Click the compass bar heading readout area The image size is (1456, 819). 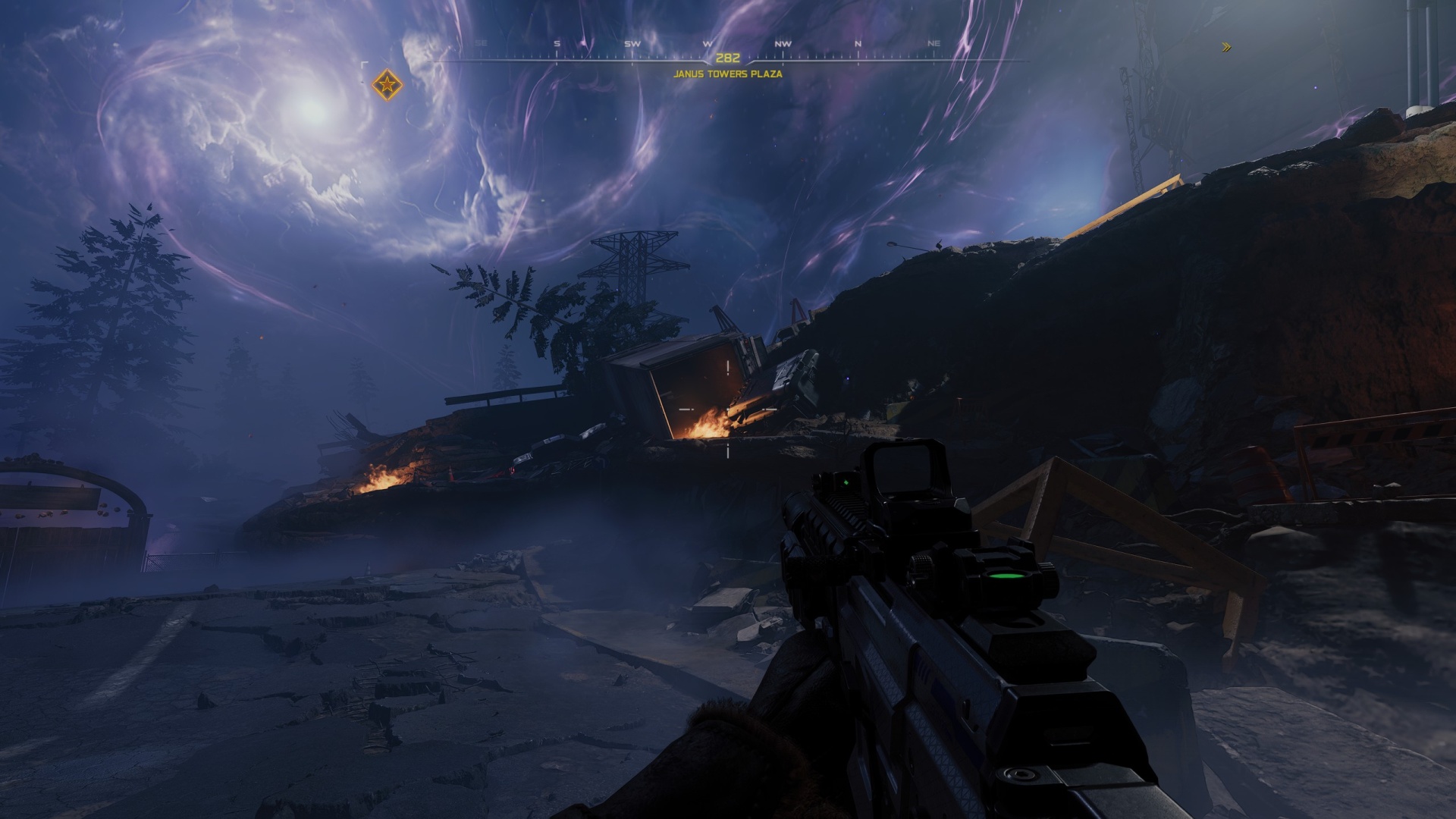[x=729, y=57]
